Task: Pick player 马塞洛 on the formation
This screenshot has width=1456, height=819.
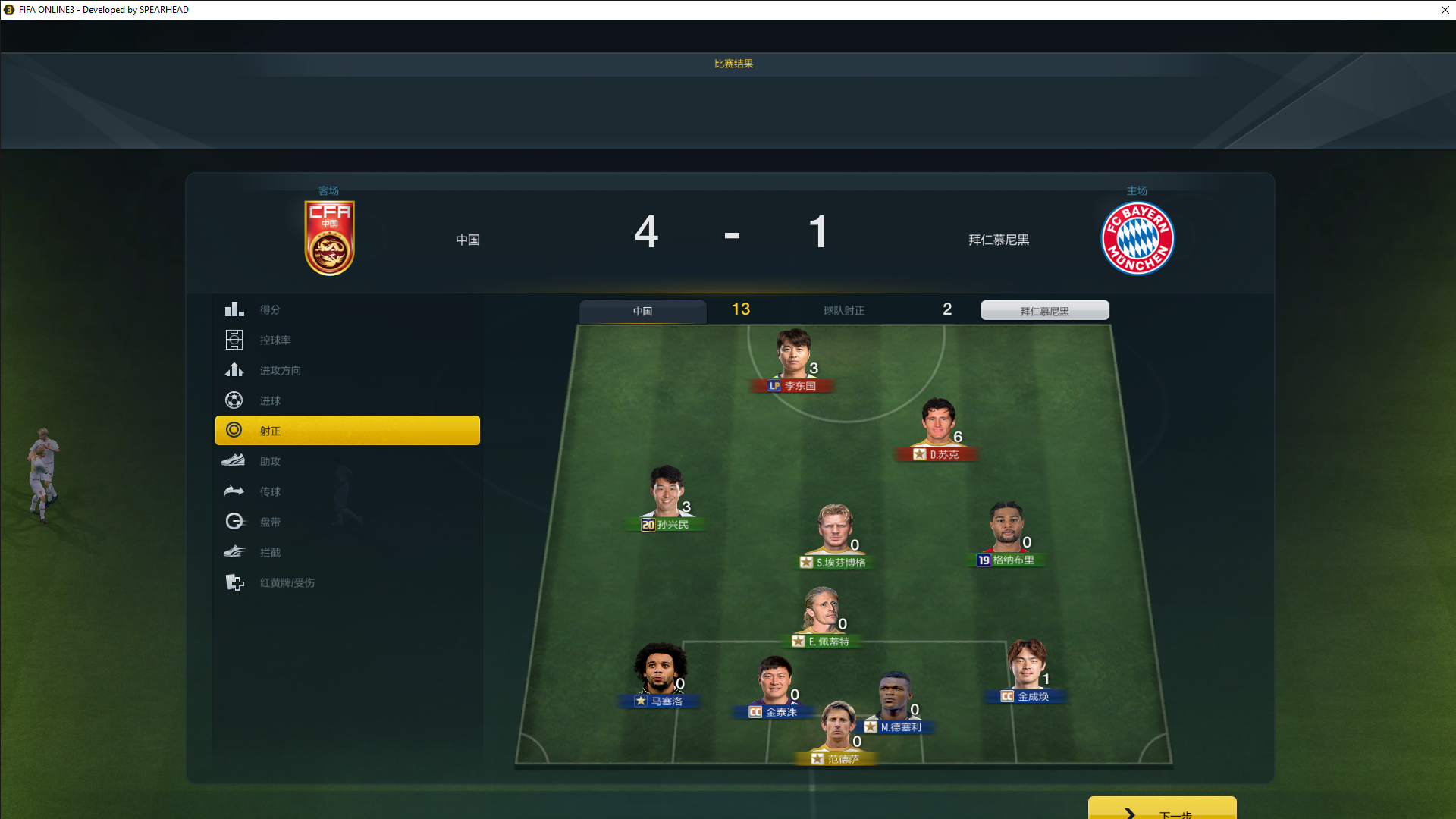Action: coord(660,673)
